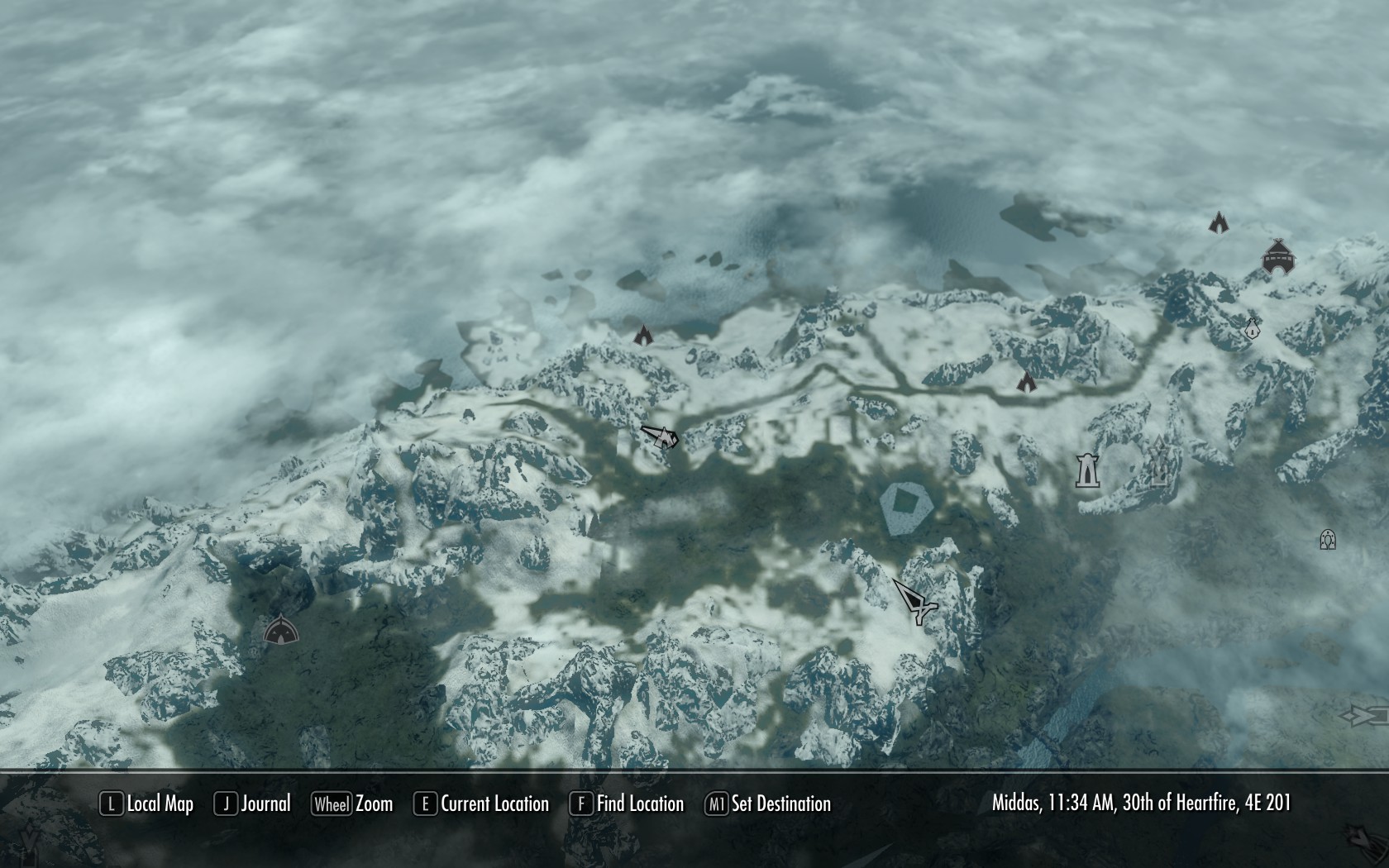
Task: Select the walled city gate map marker
Action: pyautogui.click(x=1277, y=256)
